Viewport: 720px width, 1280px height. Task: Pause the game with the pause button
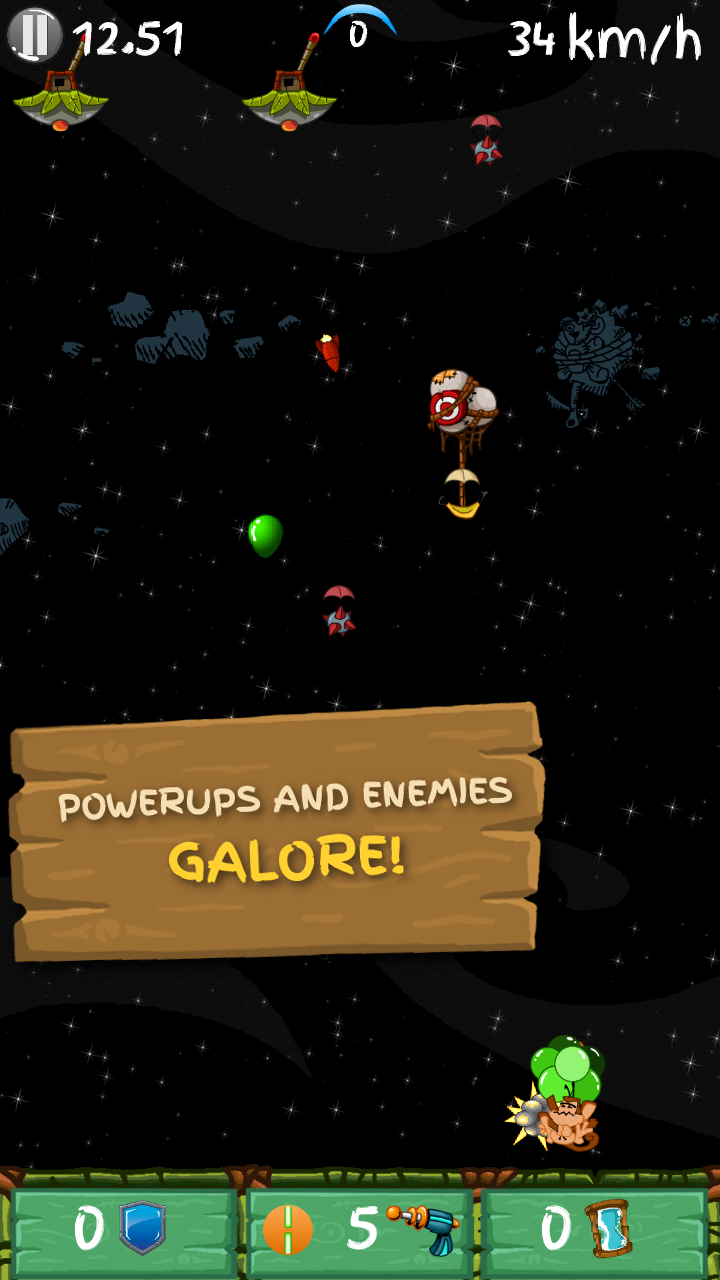tap(34, 36)
